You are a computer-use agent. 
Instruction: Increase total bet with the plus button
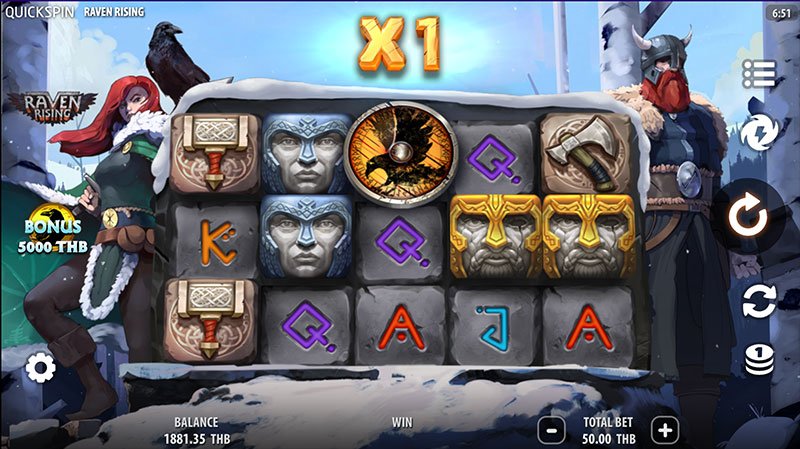pyautogui.click(x=664, y=430)
